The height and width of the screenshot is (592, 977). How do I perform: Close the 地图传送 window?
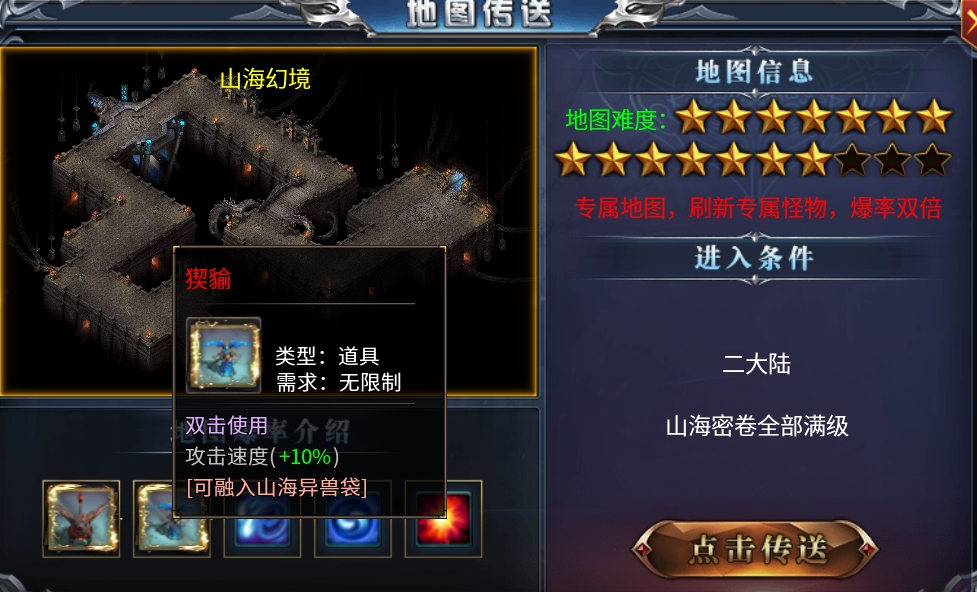click(x=969, y=17)
